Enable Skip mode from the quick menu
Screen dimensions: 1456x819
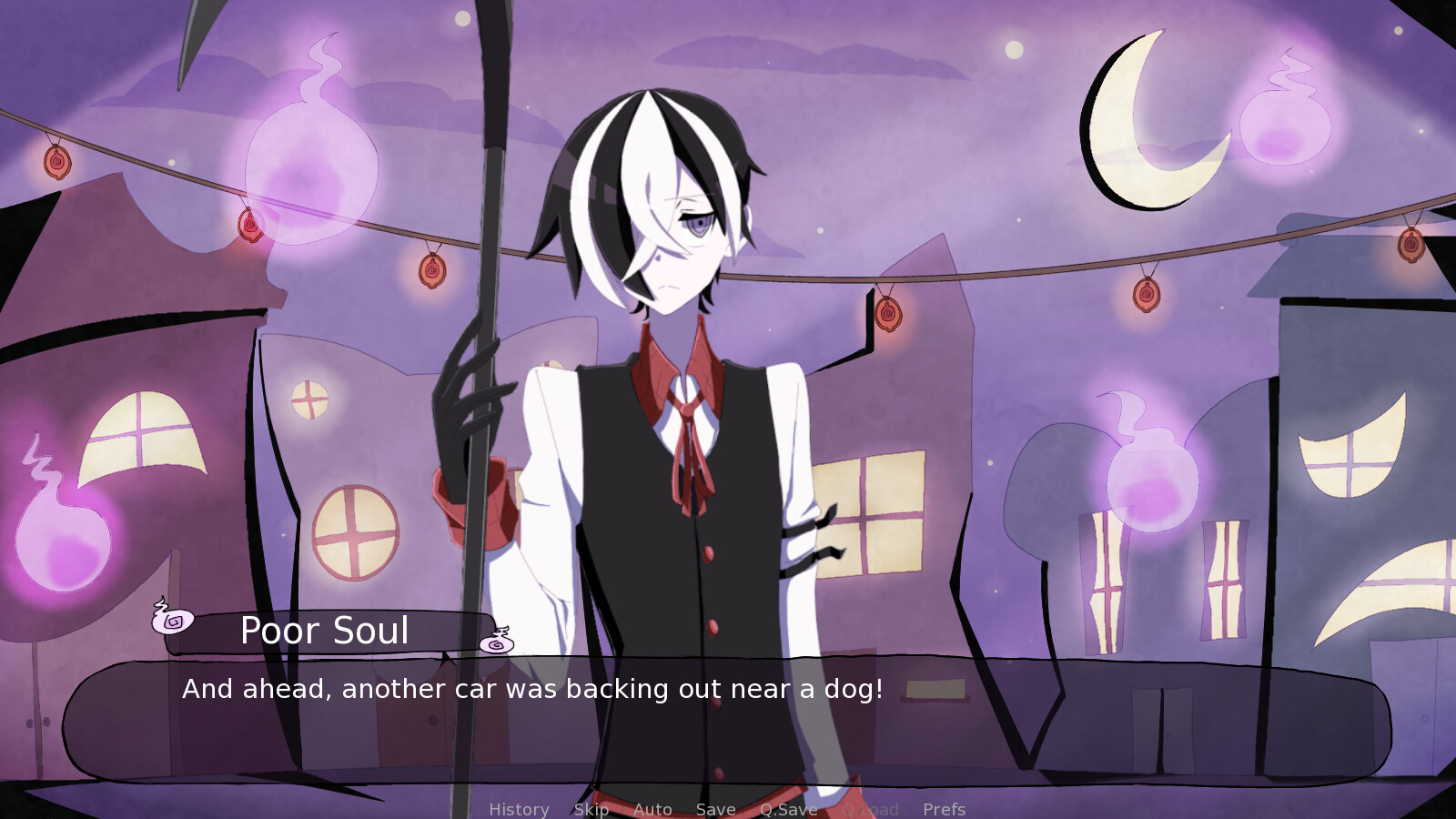point(592,809)
